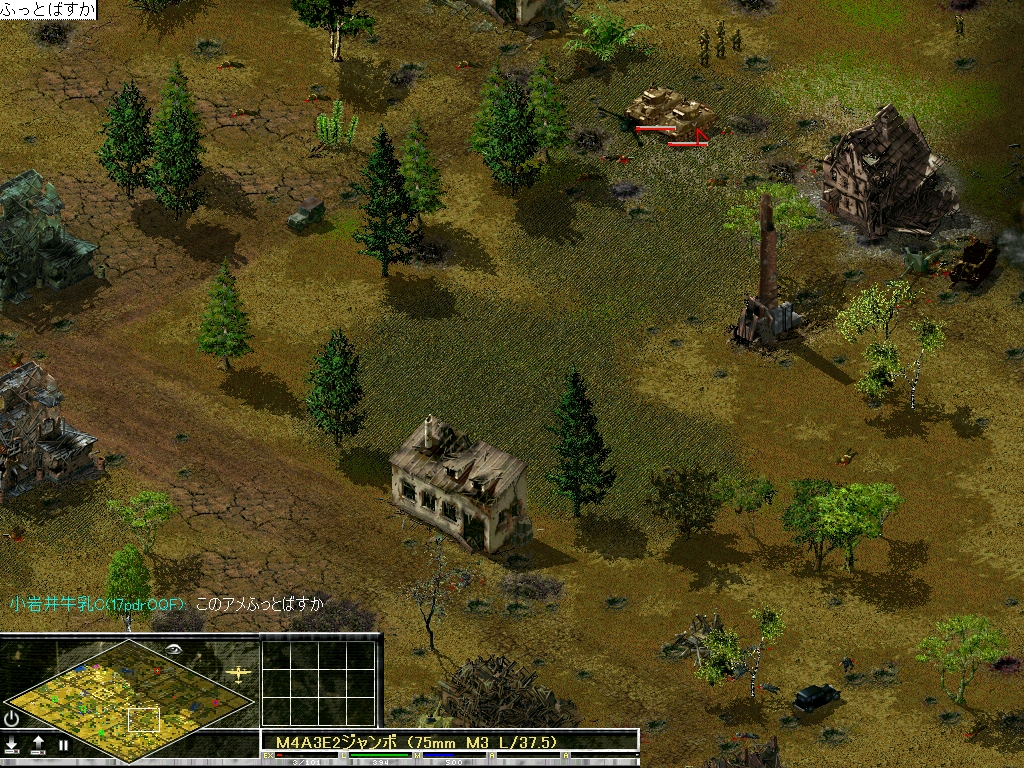Call air support with the airplane icon
The height and width of the screenshot is (768, 1024).
point(239,674)
